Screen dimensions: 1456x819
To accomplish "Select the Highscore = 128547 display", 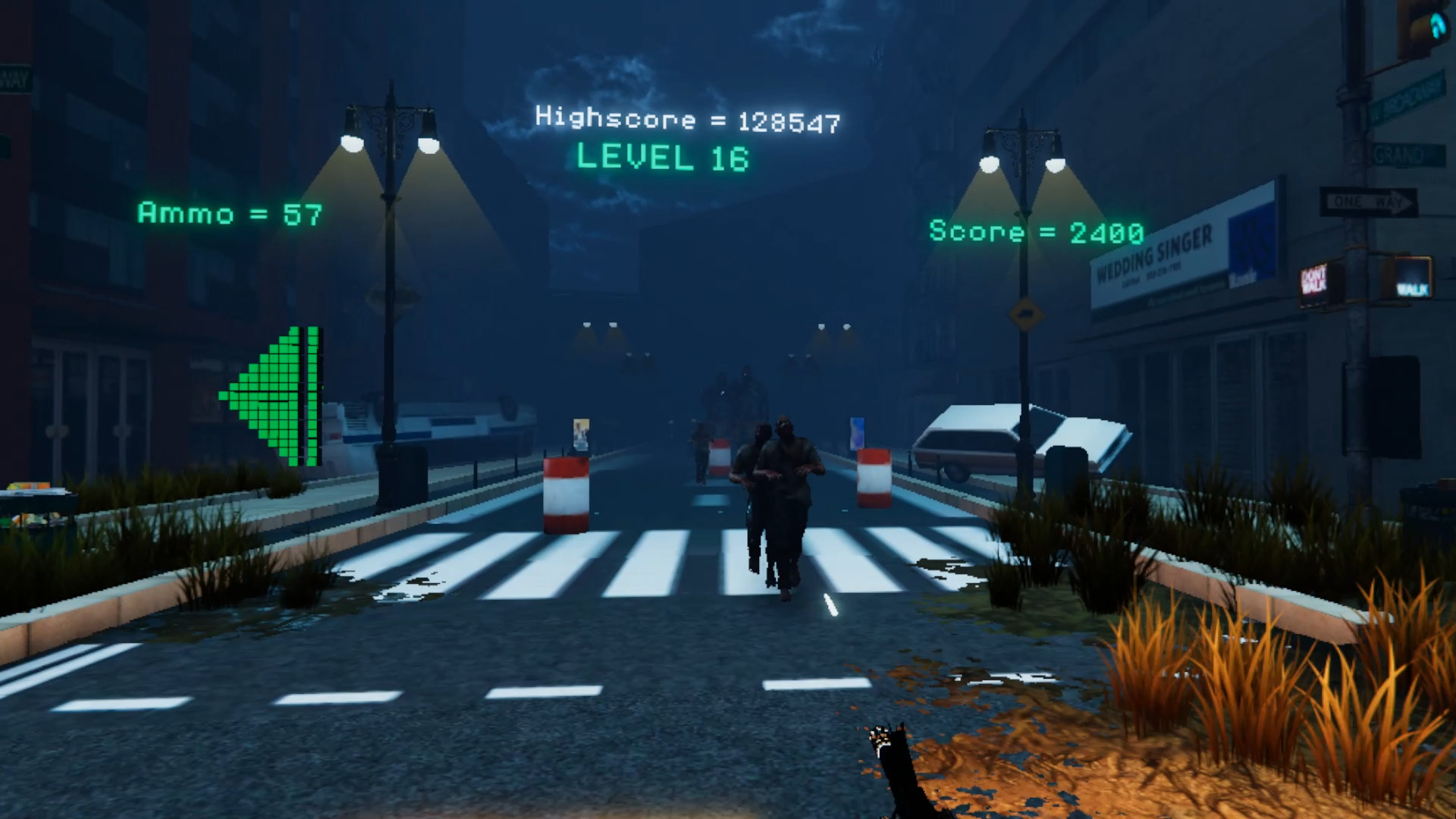I will (687, 119).
